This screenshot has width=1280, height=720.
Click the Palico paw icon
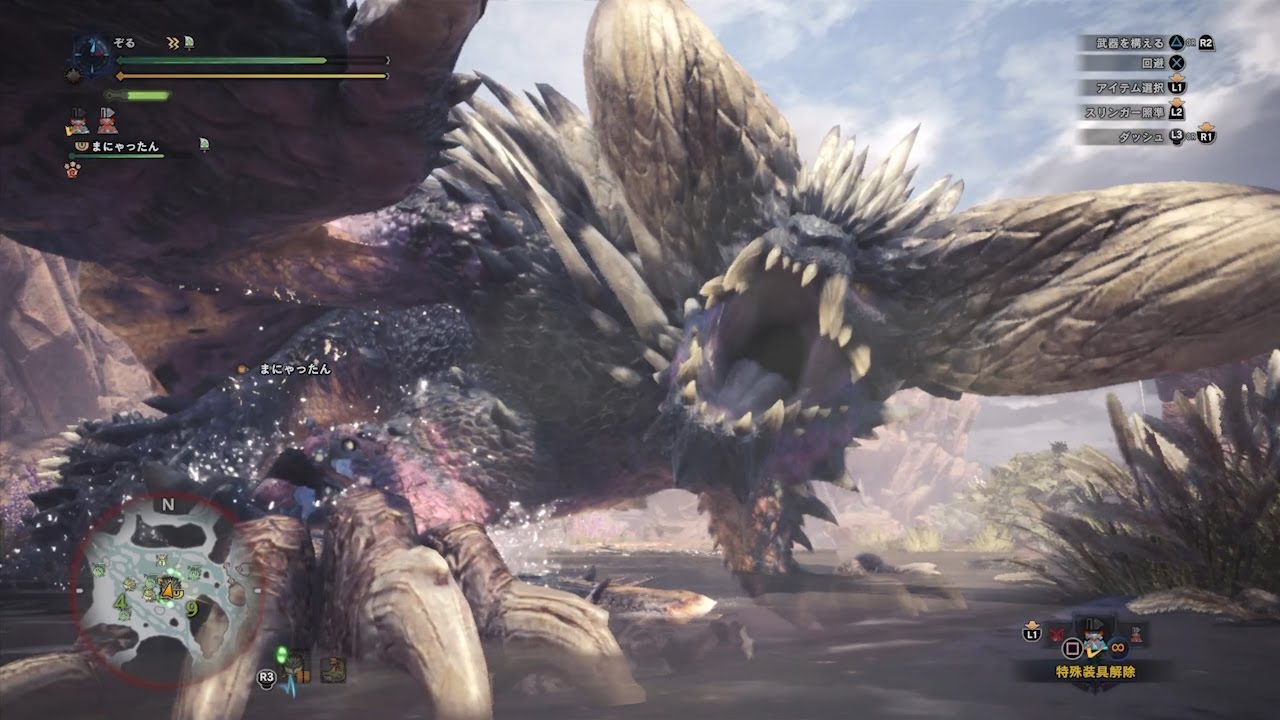coord(72,170)
